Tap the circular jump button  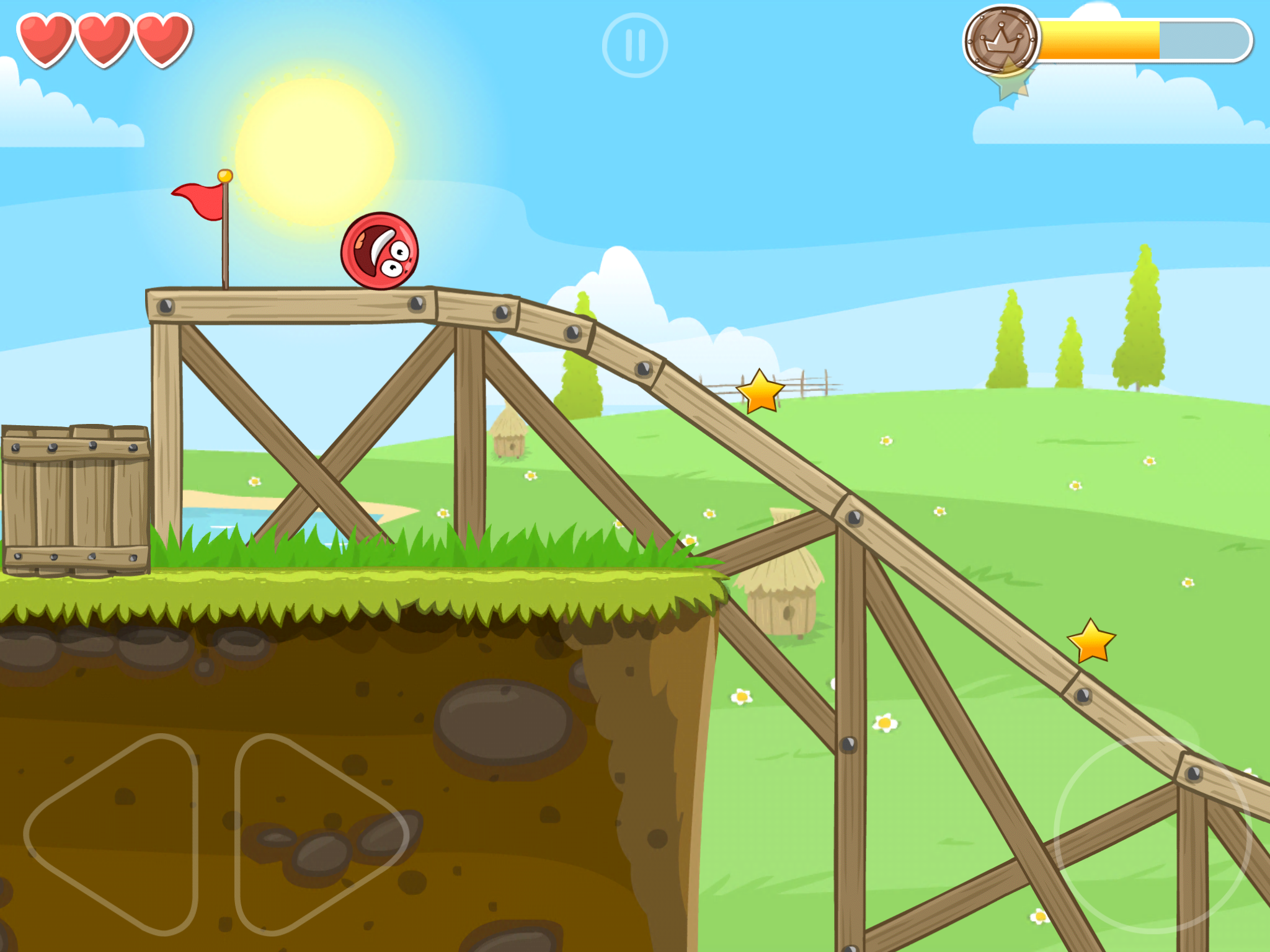tap(1152, 834)
